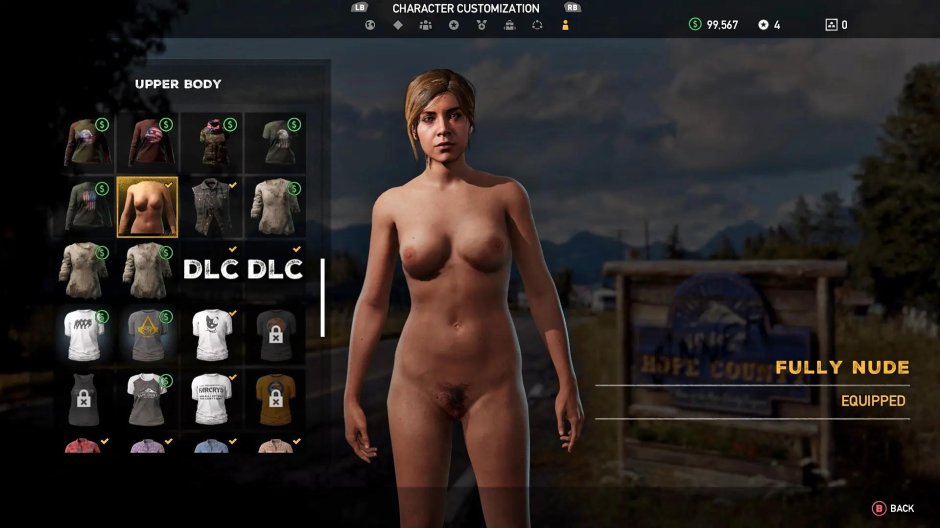Open the group of people tab
940x528 pixels.
pos(425,25)
